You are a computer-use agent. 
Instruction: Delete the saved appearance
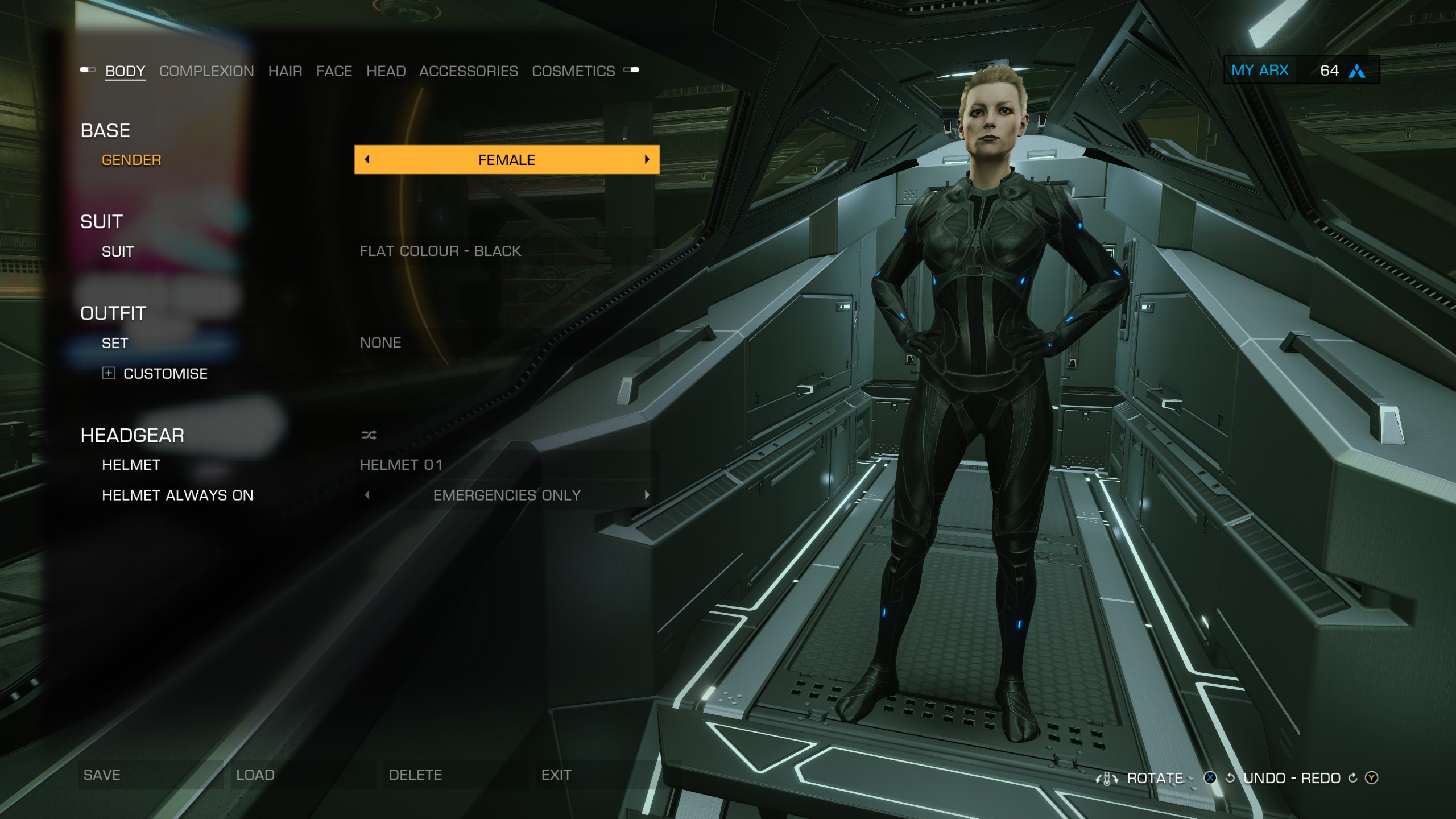[415, 775]
